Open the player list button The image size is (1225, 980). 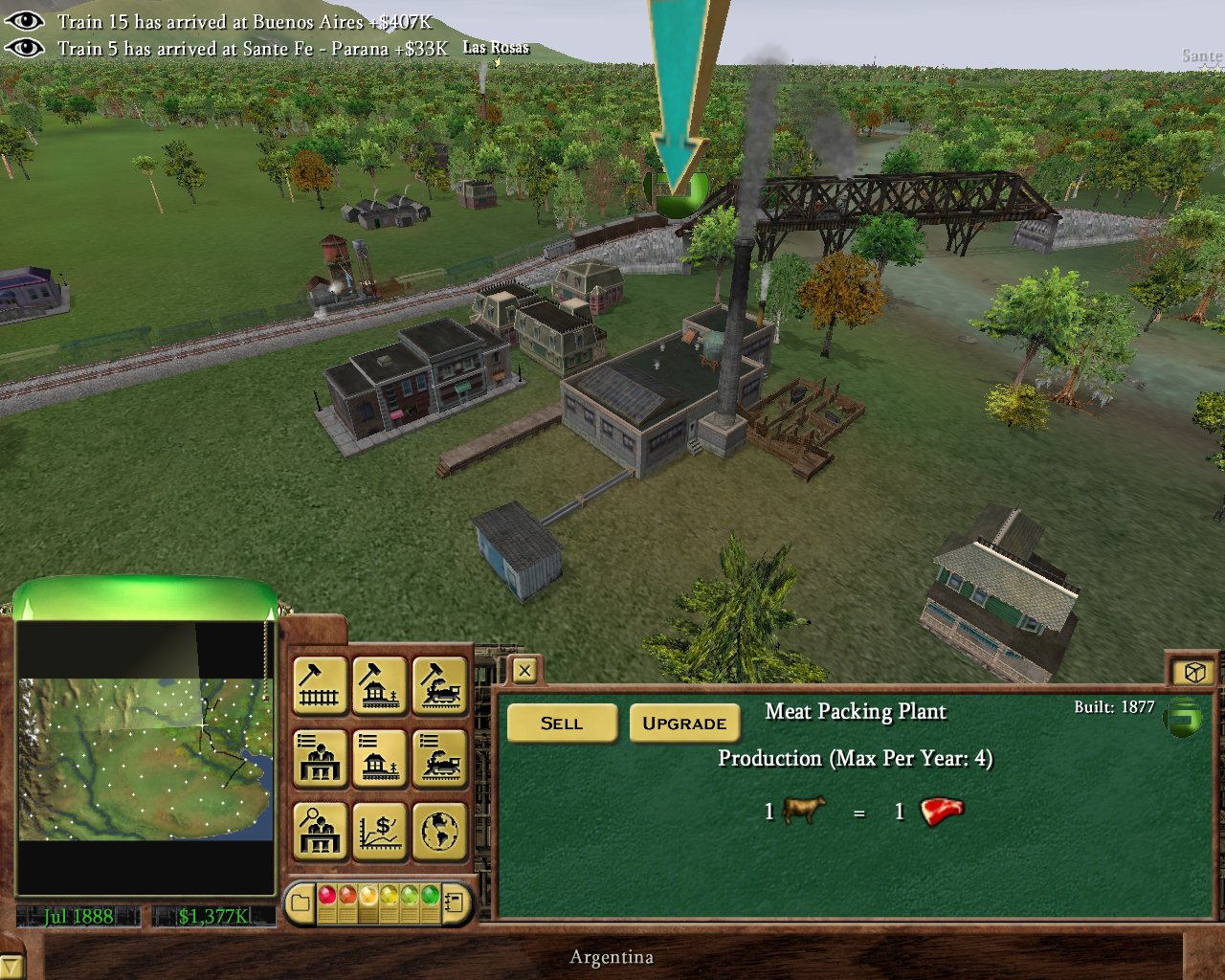(x=320, y=758)
